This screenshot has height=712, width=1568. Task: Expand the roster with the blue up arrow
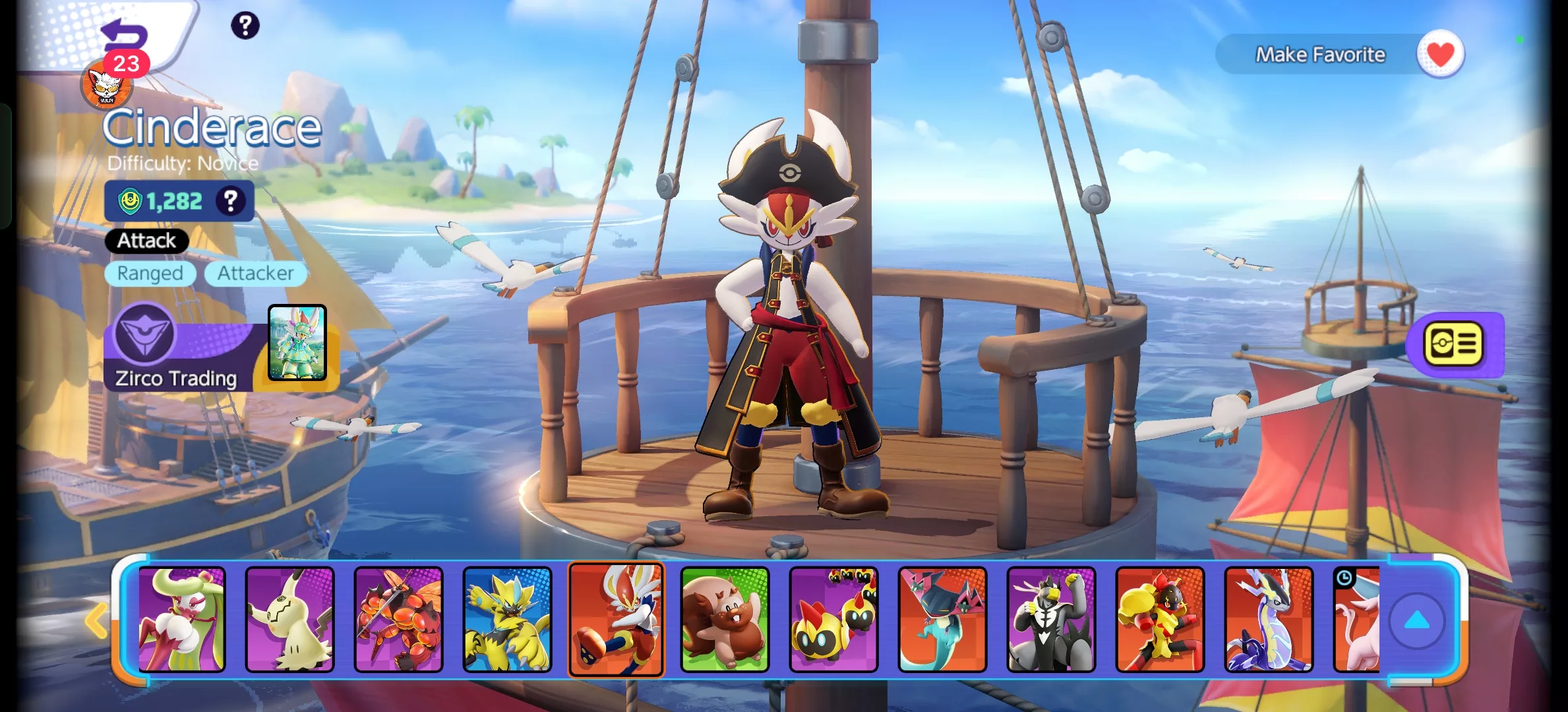pos(1417,621)
